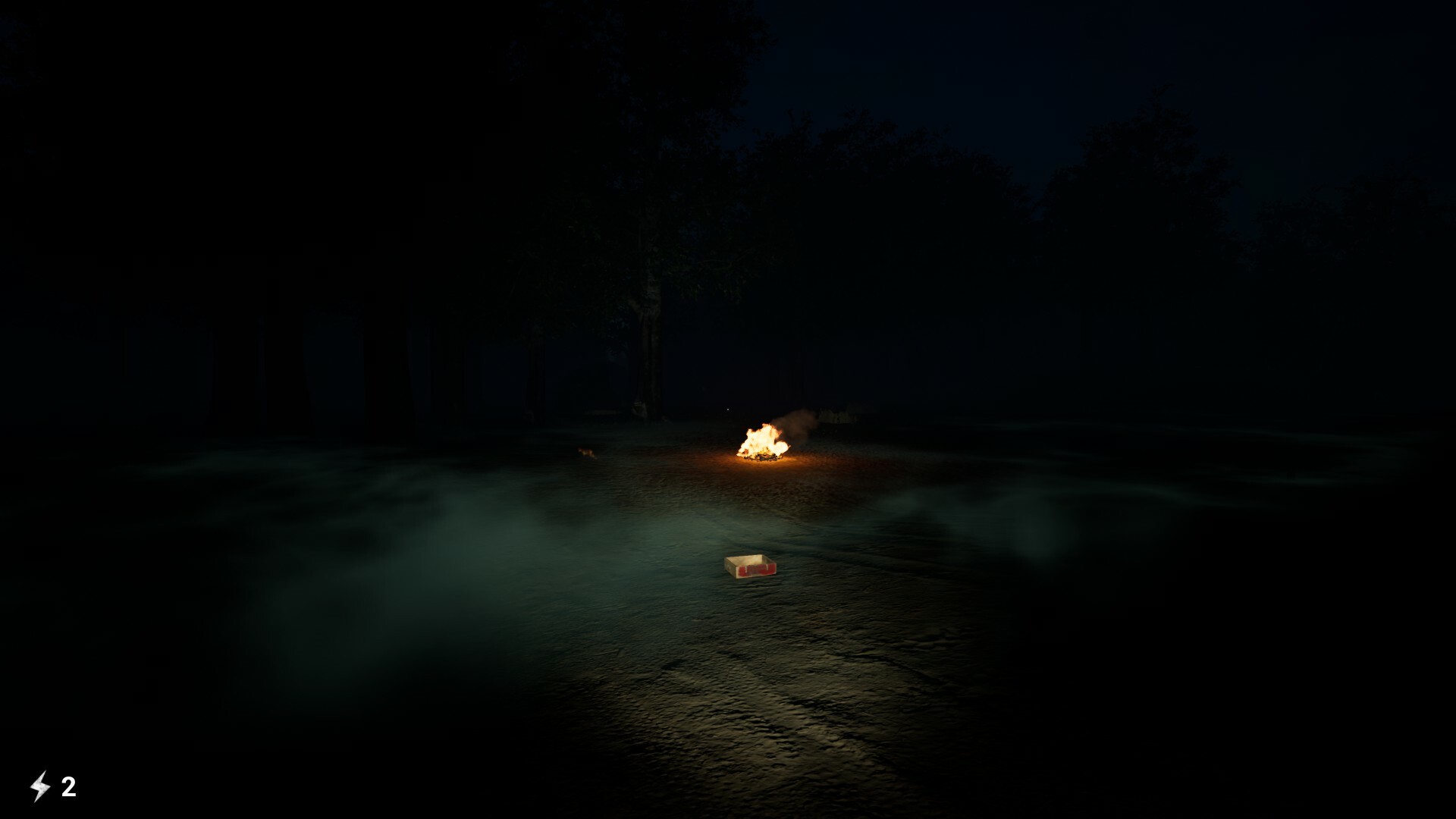Click the HUD area in the bottom-left corner
Image resolution: width=1456 pixels, height=819 pixels.
[x=53, y=785]
